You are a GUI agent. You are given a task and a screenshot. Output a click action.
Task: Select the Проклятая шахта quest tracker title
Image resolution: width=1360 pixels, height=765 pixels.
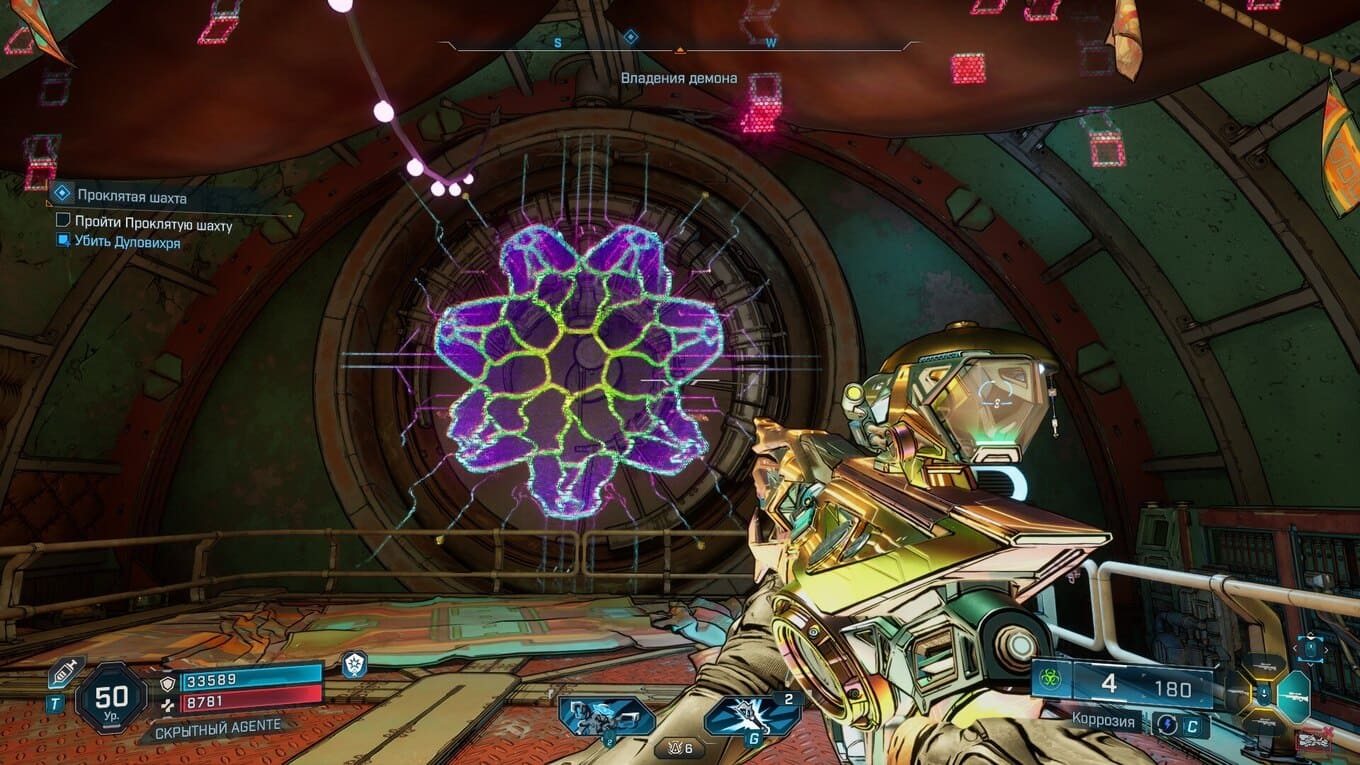tap(131, 197)
